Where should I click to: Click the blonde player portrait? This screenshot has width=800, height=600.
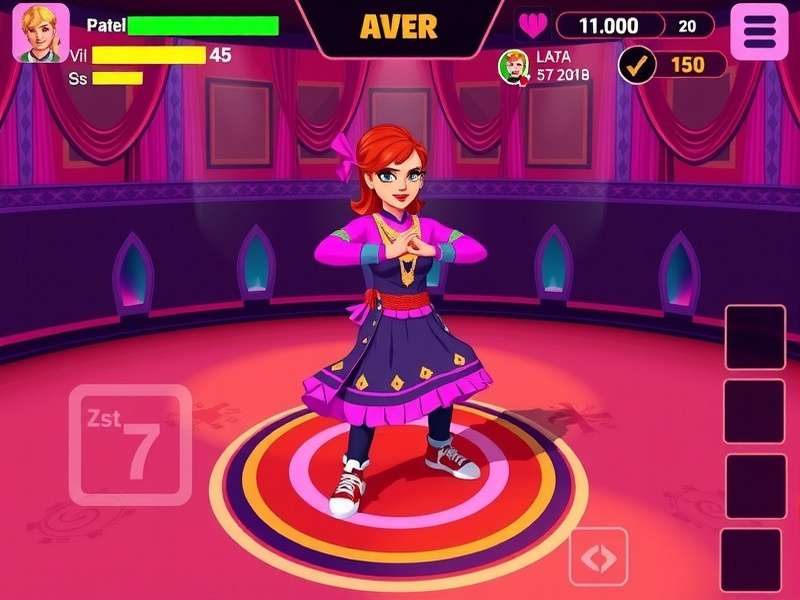tap(41, 33)
